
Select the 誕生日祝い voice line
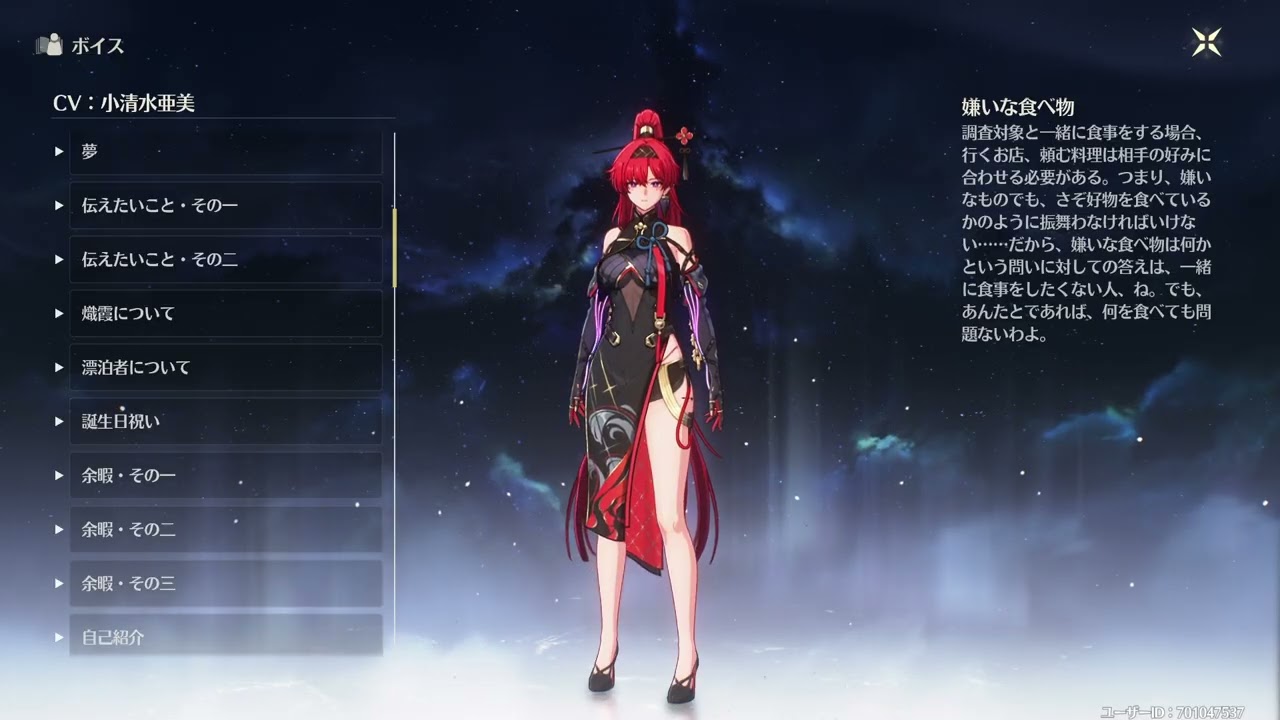[x=225, y=421]
